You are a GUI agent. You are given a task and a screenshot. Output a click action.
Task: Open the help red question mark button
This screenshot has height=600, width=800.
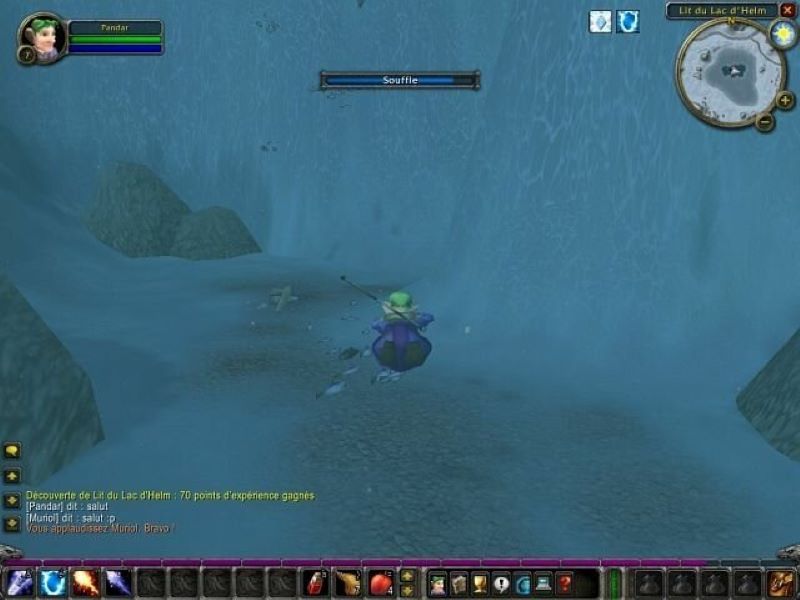click(x=565, y=583)
